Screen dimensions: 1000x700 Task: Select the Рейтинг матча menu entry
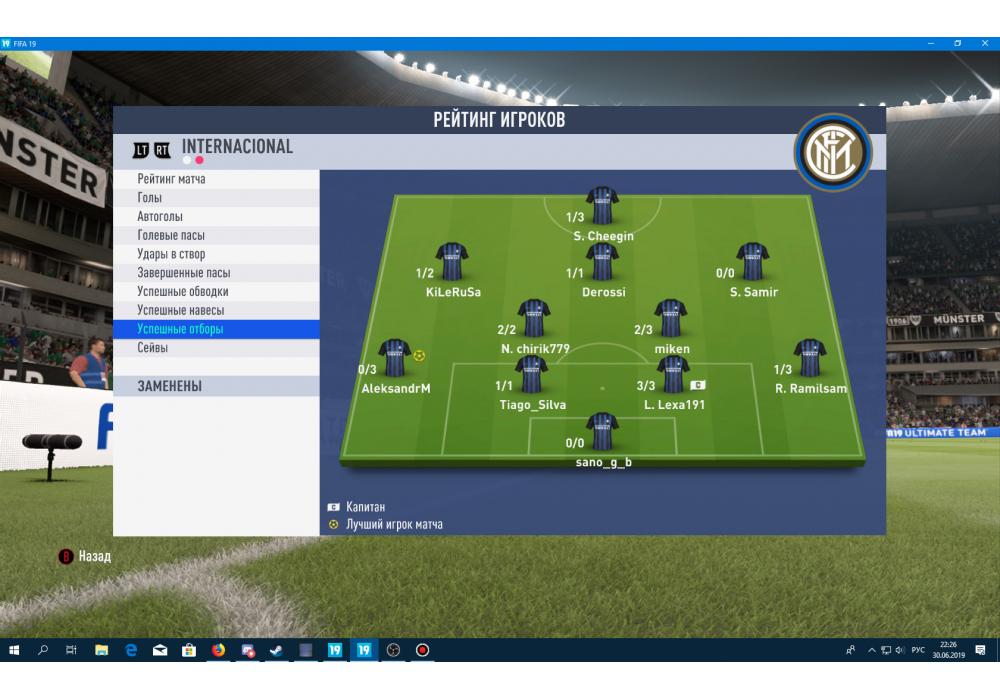point(172,179)
